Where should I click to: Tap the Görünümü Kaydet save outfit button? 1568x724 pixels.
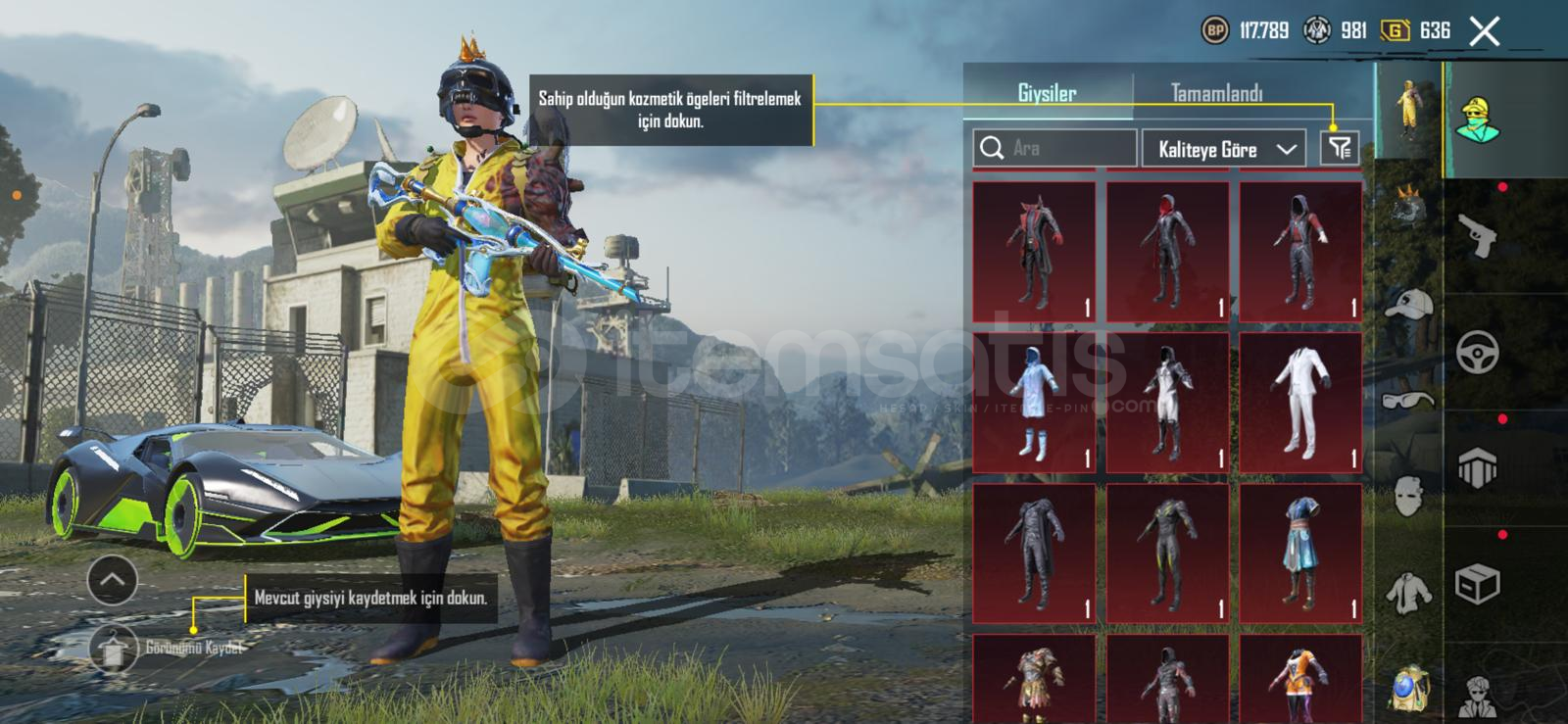(116, 648)
